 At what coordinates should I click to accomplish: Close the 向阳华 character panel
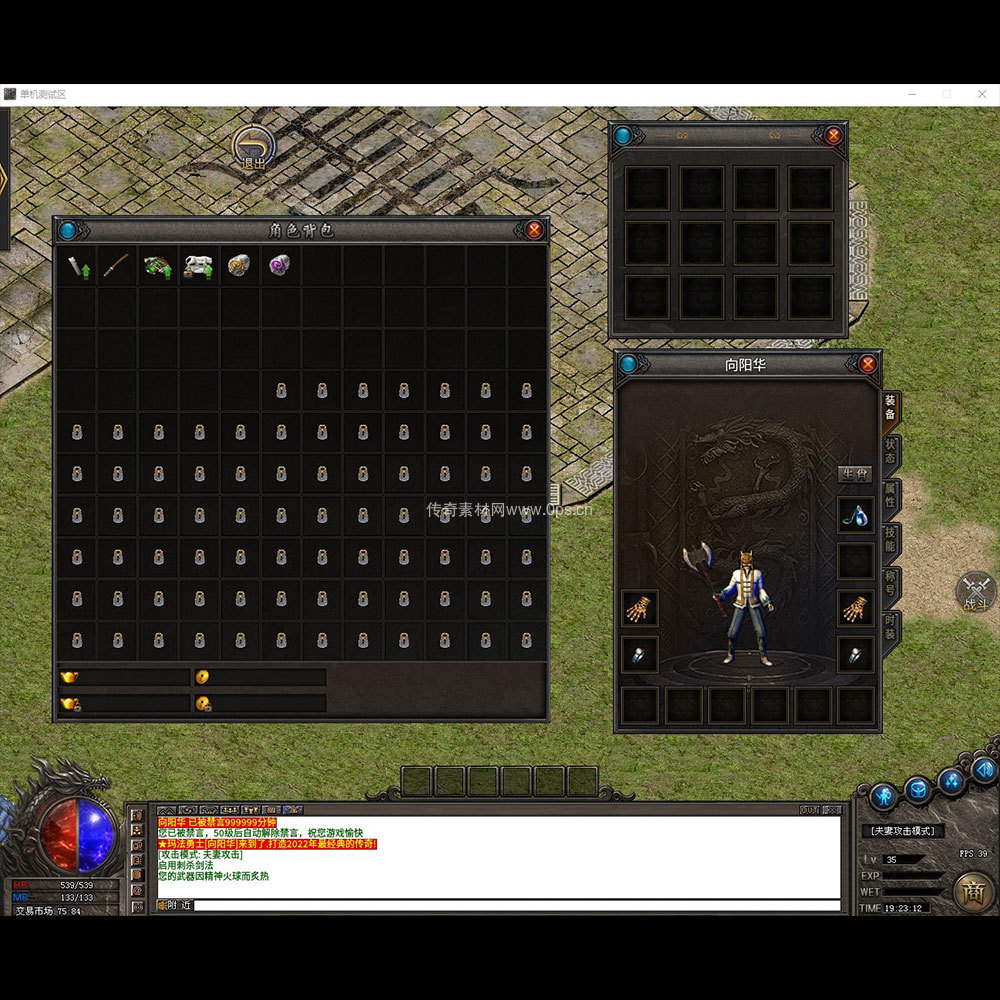pyautogui.click(x=868, y=364)
